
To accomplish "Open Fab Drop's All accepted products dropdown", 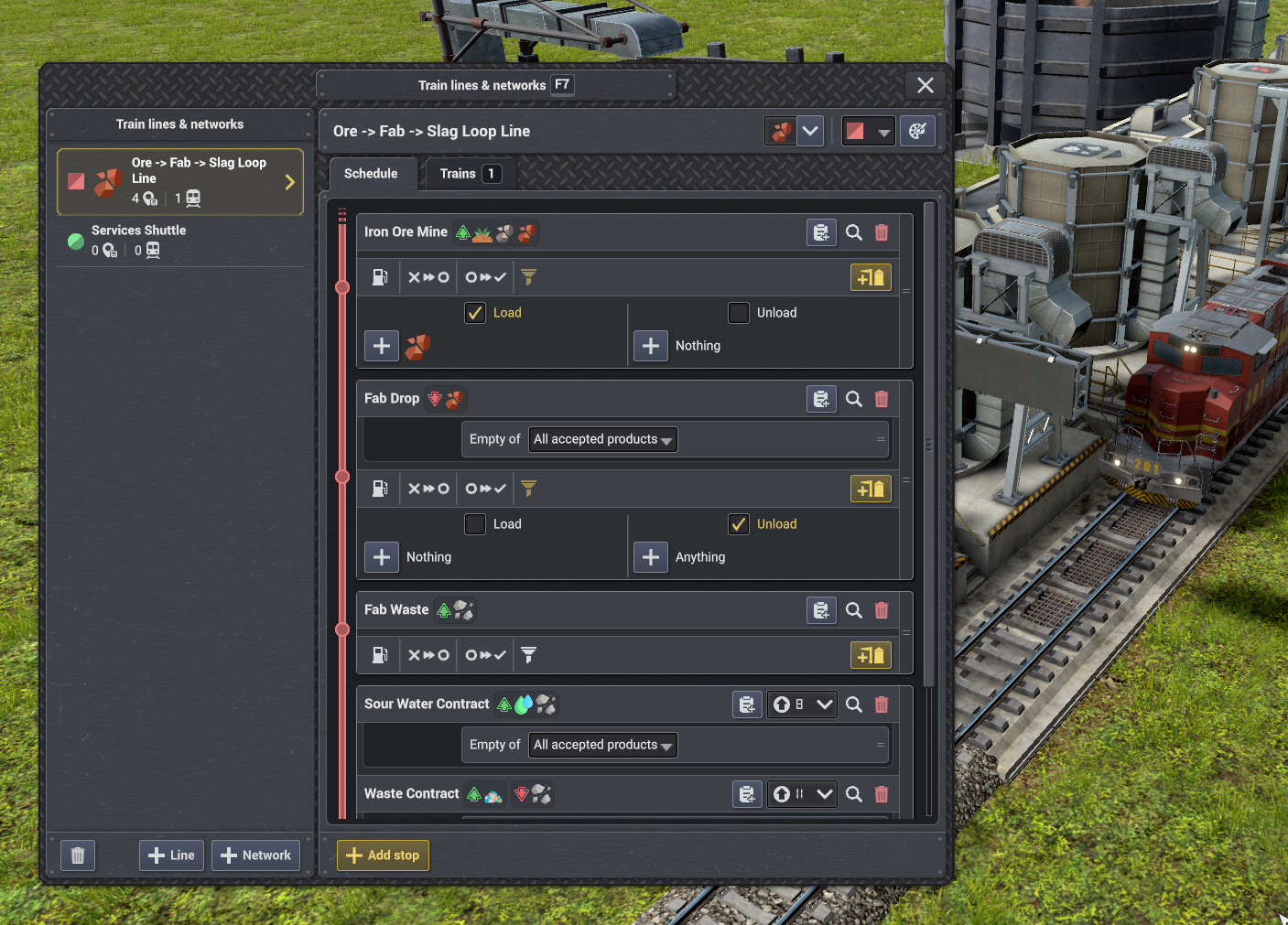I will pos(603,440).
